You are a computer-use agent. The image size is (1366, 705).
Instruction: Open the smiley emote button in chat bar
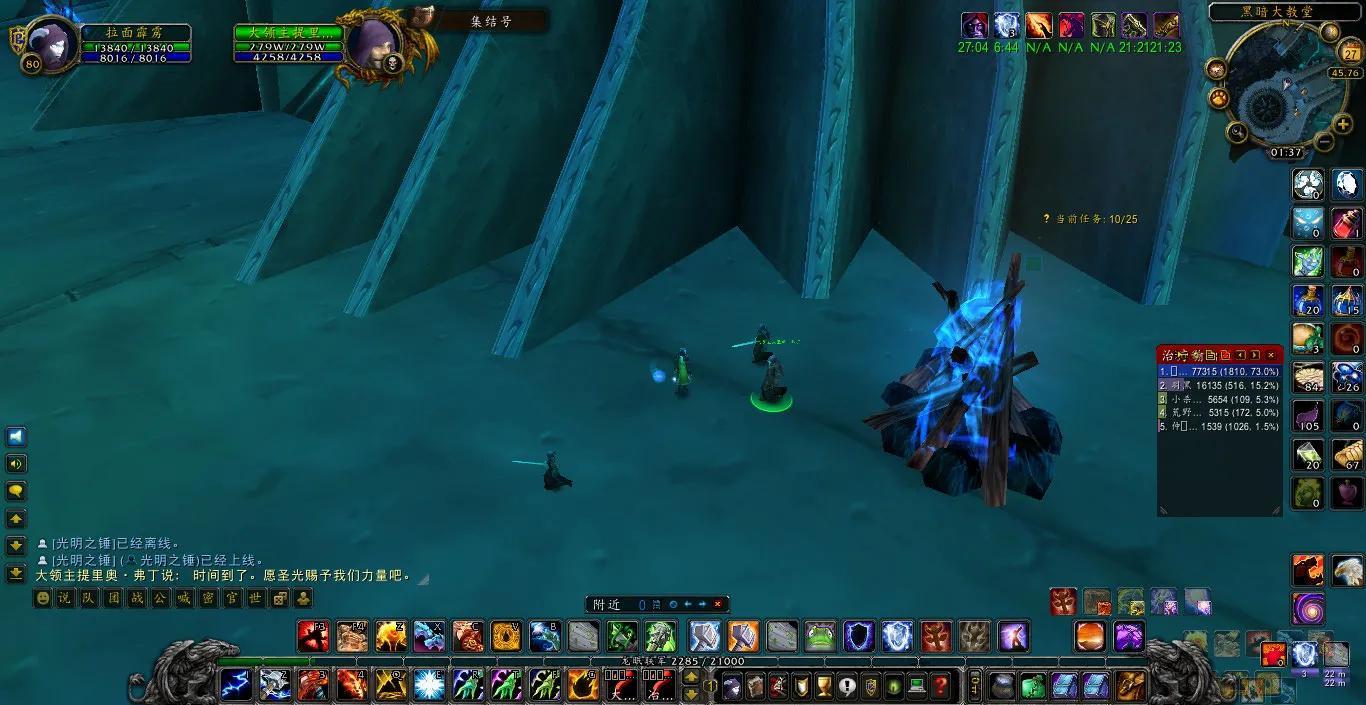coord(42,598)
